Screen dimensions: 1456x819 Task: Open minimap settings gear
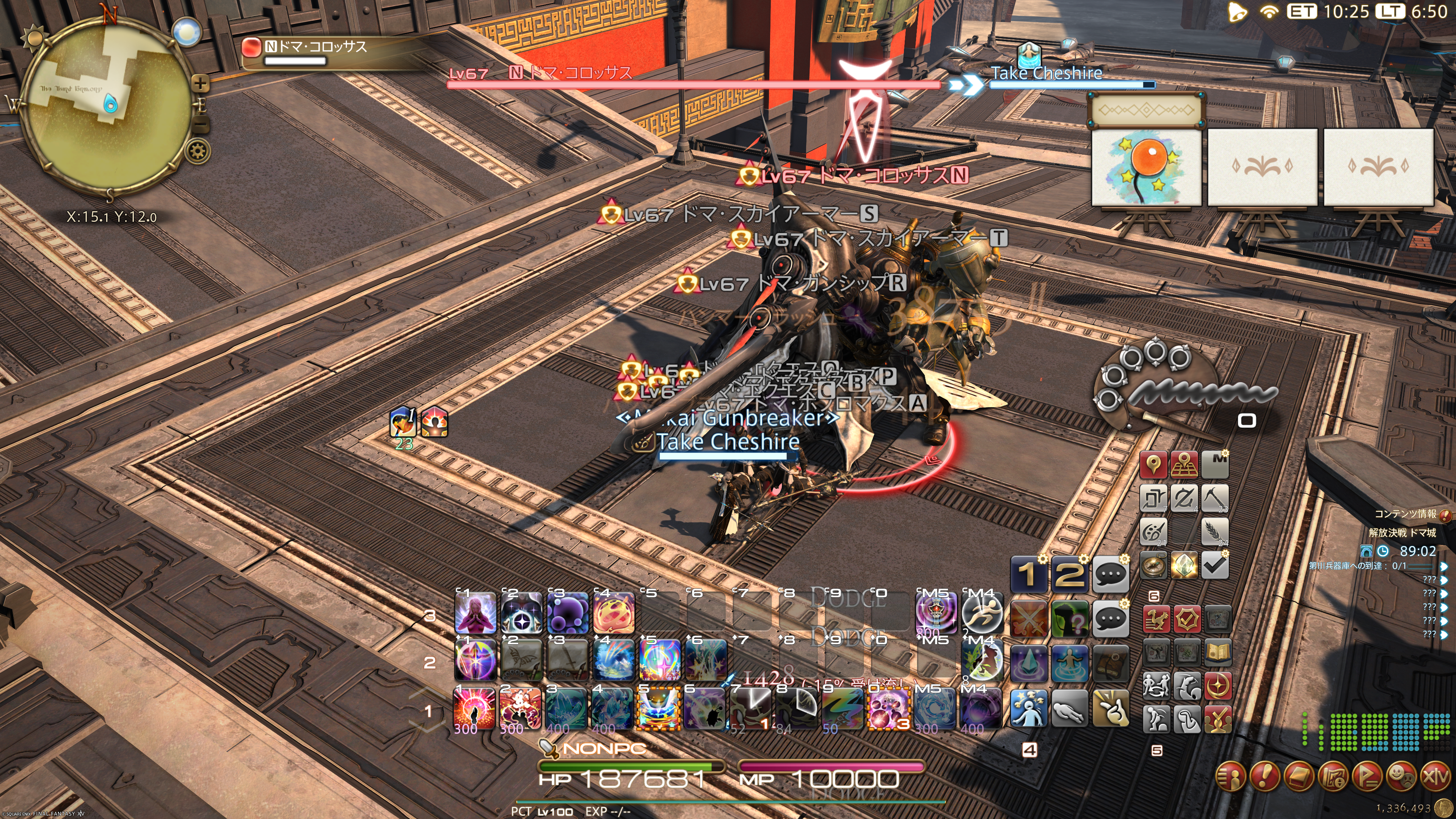198,151
